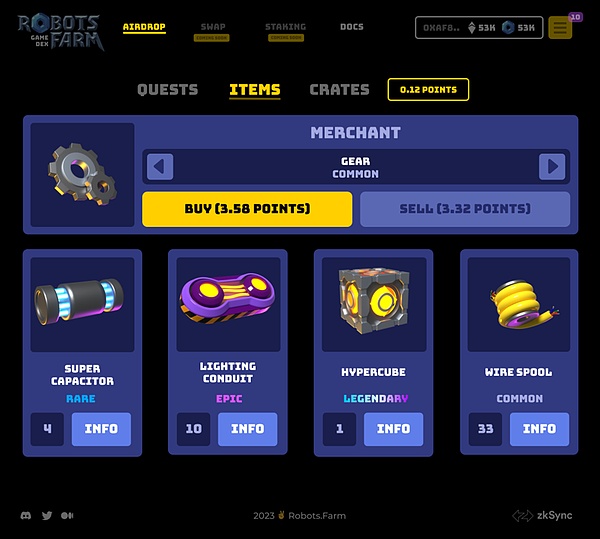This screenshot has height=539, width=600.
Task: Switch to the Items tab
Action: tap(254, 89)
